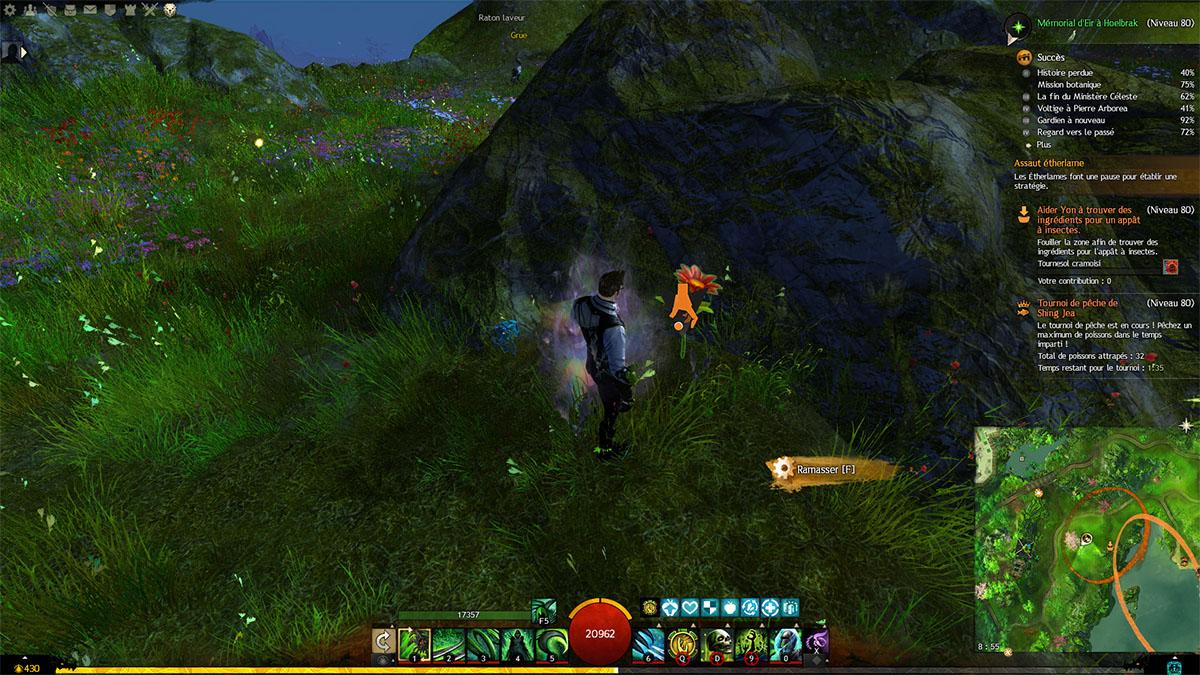Screen dimensions: 1200x675
Task: Expand the Plus achievements entry
Action: (x=1043, y=145)
